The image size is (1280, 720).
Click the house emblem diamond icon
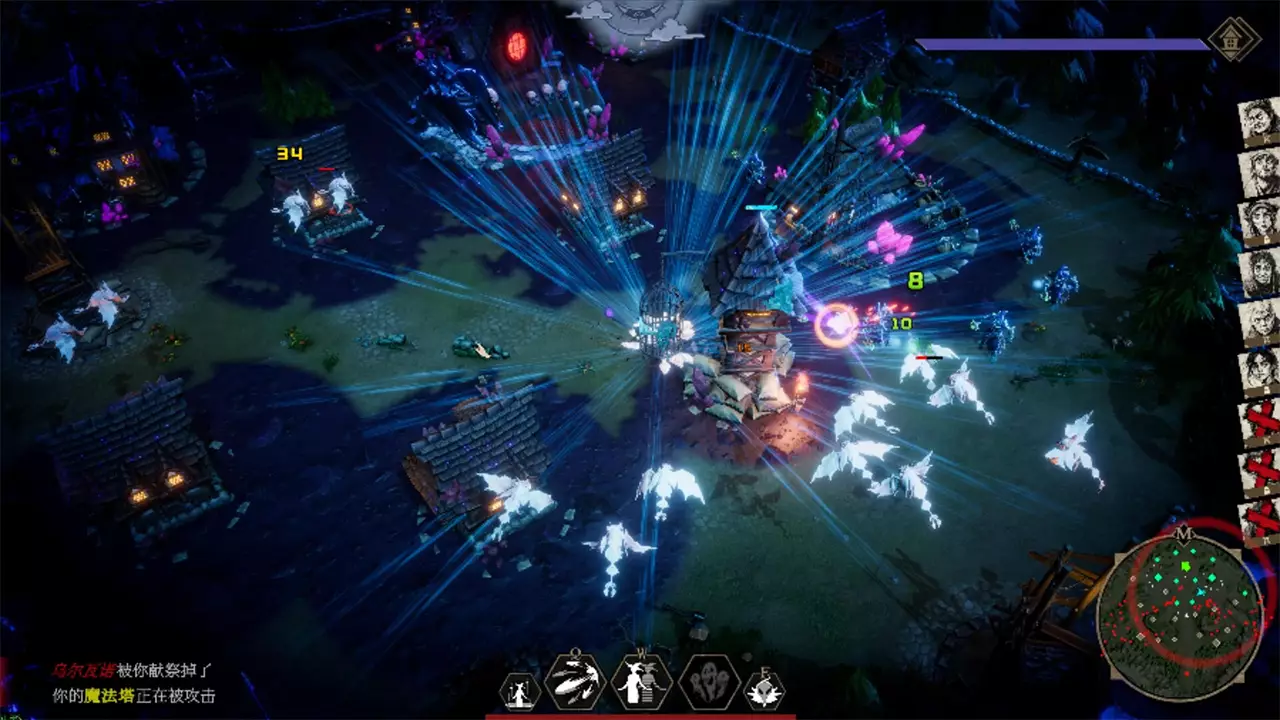(1232, 40)
